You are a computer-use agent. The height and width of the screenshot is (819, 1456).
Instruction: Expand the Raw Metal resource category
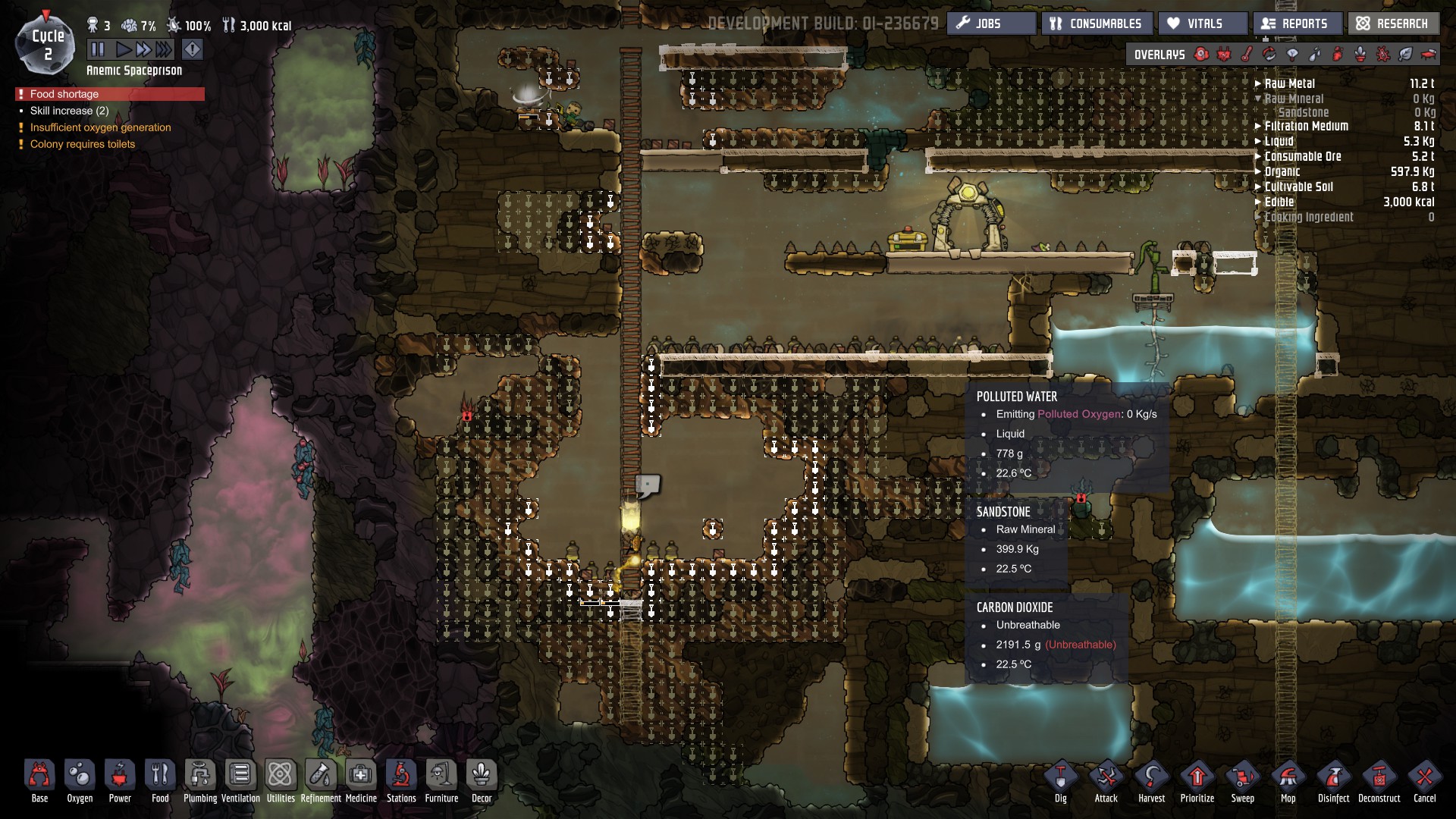(1289, 83)
